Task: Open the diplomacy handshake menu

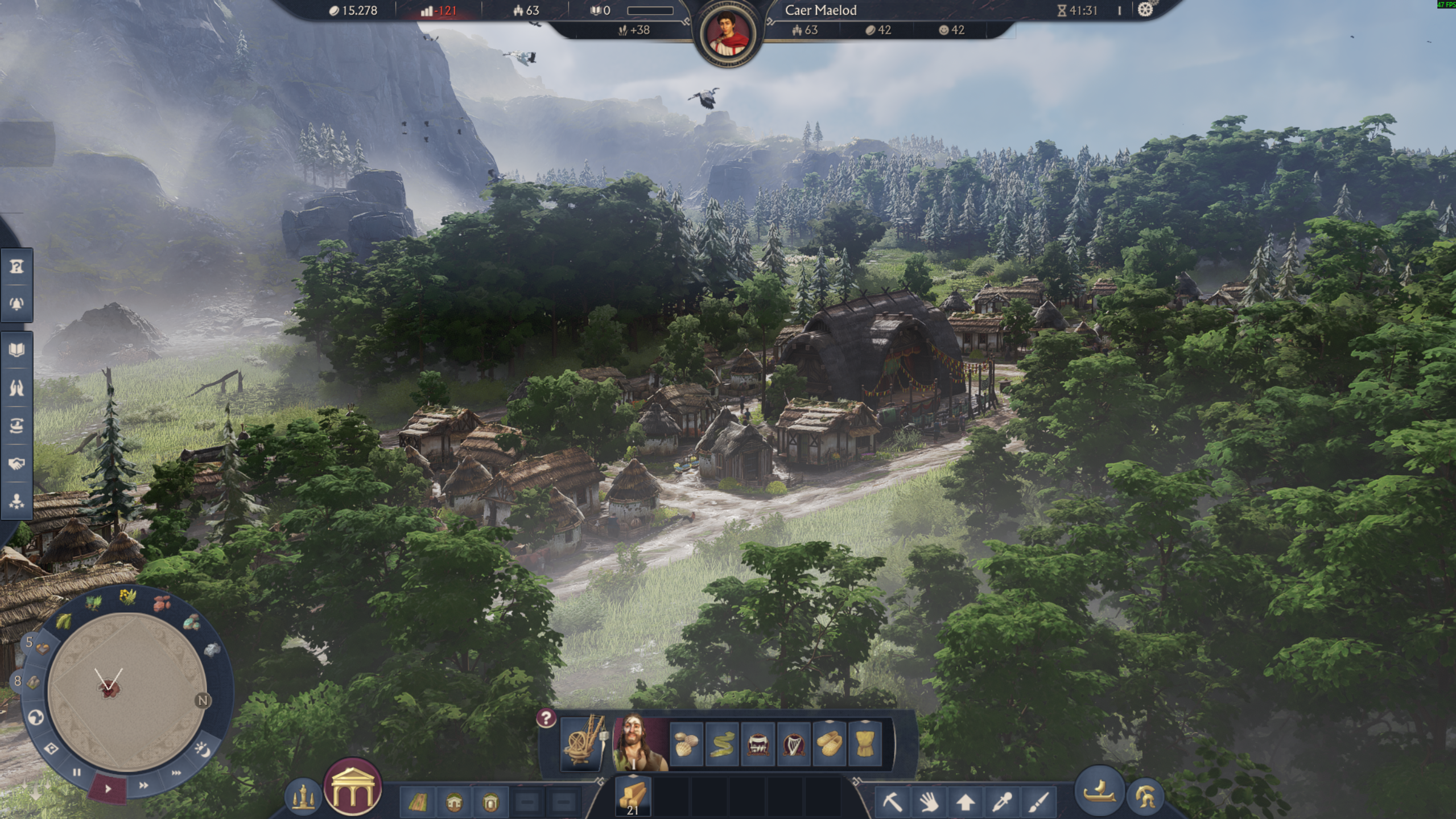Action: pyautogui.click(x=17, y=464)
